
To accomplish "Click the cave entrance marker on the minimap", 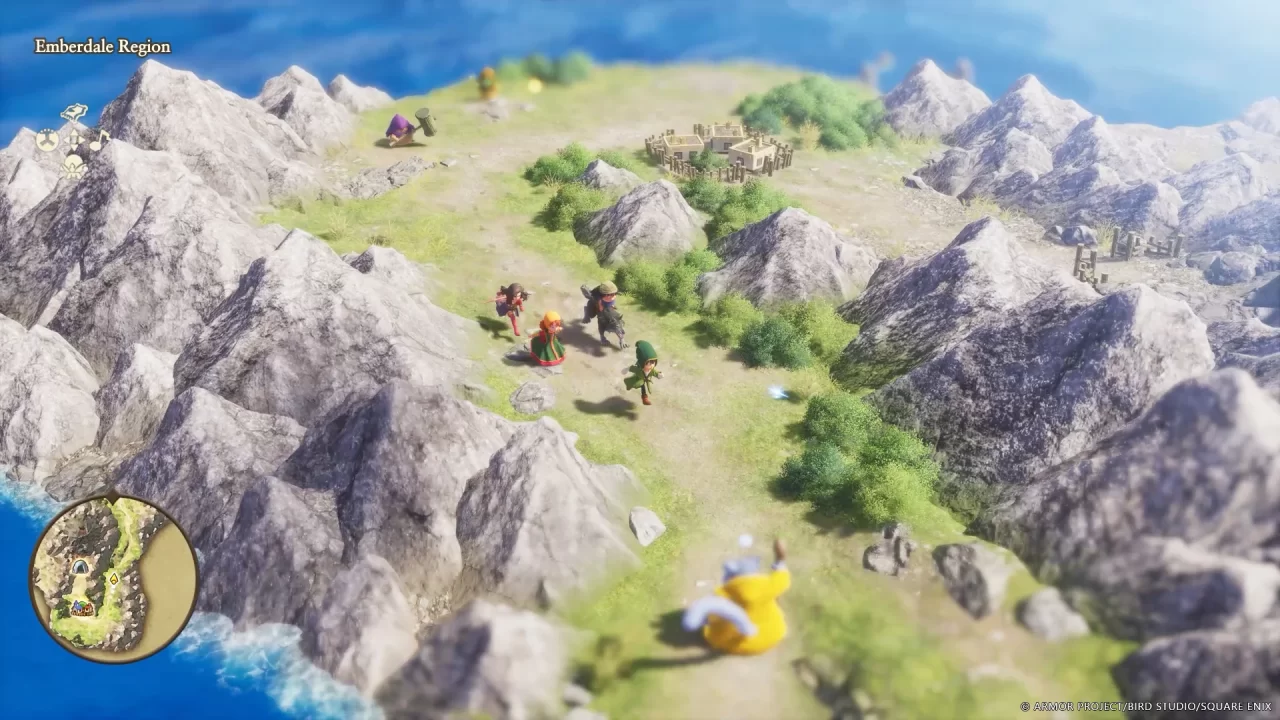I will point(80,565).
